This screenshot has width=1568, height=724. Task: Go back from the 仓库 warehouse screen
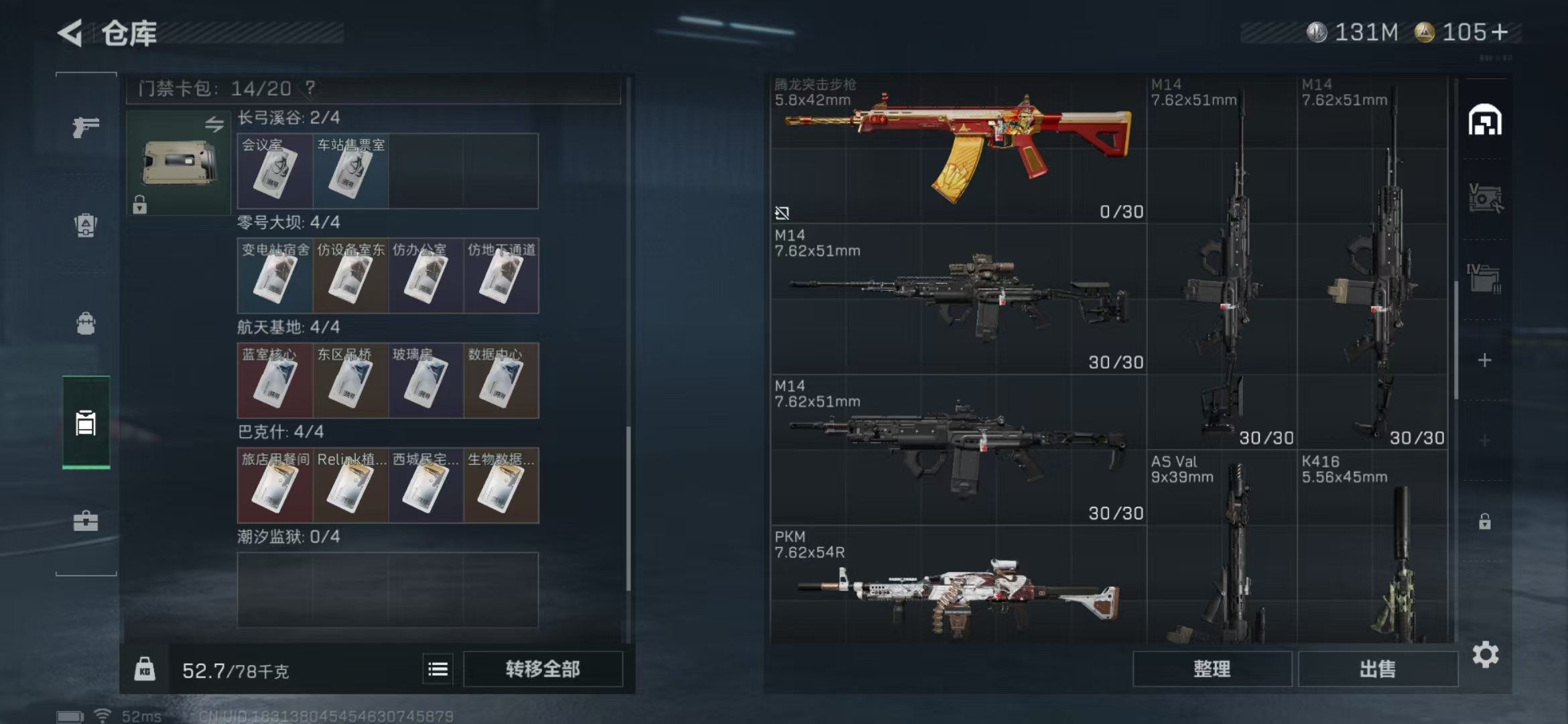[71, 33]
